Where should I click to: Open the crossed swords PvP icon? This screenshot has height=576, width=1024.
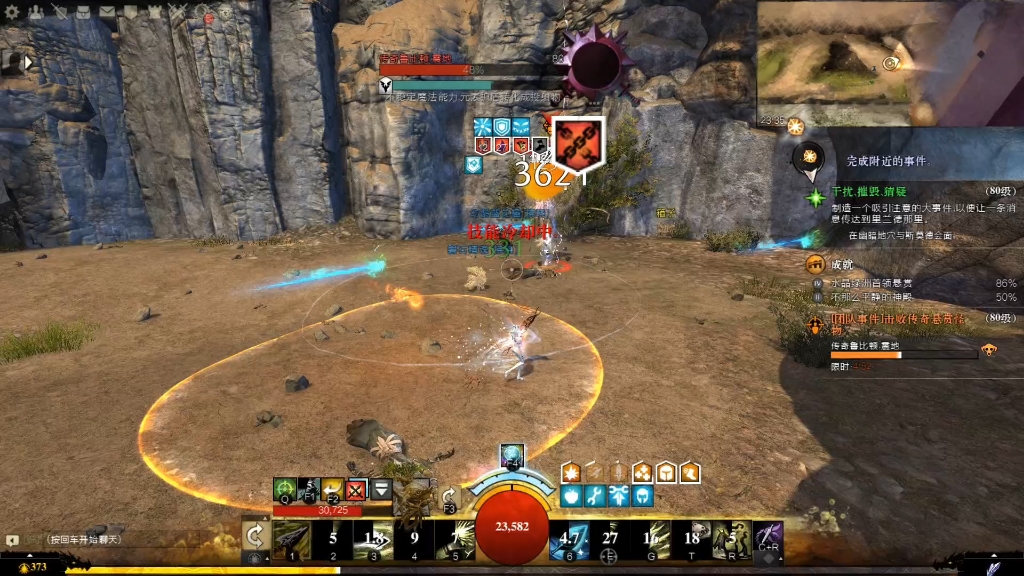coord(178,12)
